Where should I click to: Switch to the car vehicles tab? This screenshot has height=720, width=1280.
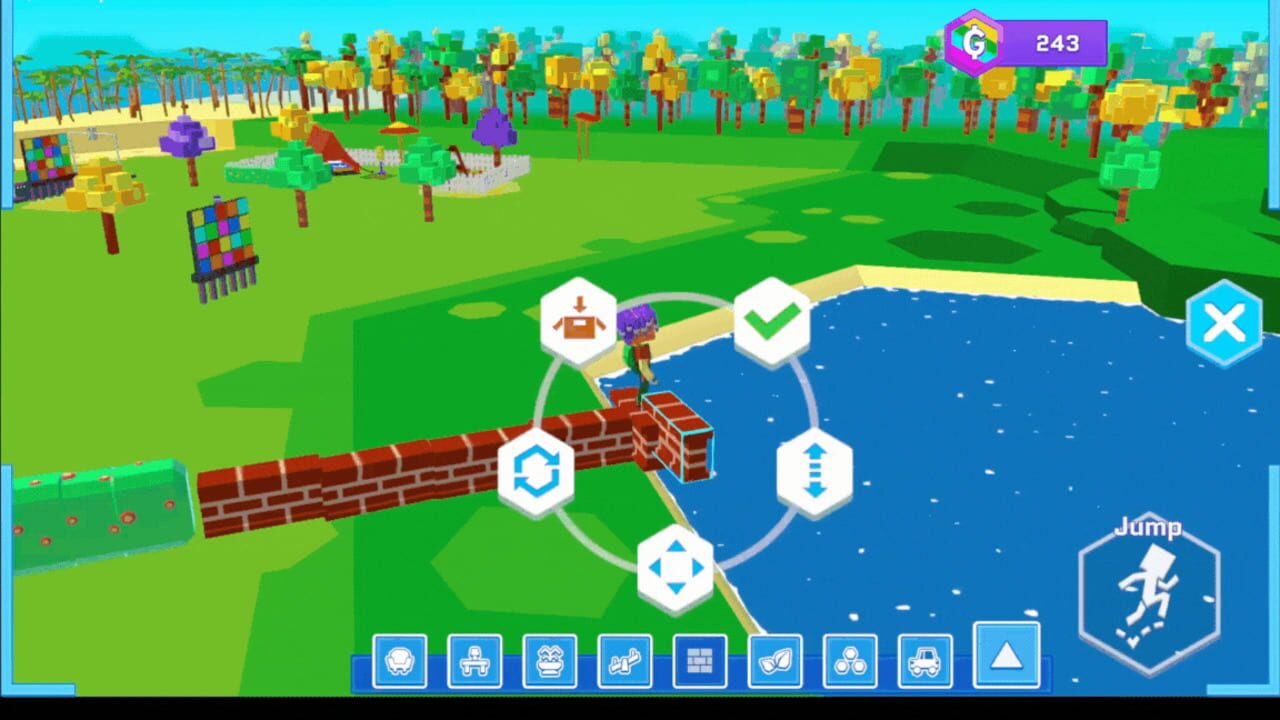point(926,660)
